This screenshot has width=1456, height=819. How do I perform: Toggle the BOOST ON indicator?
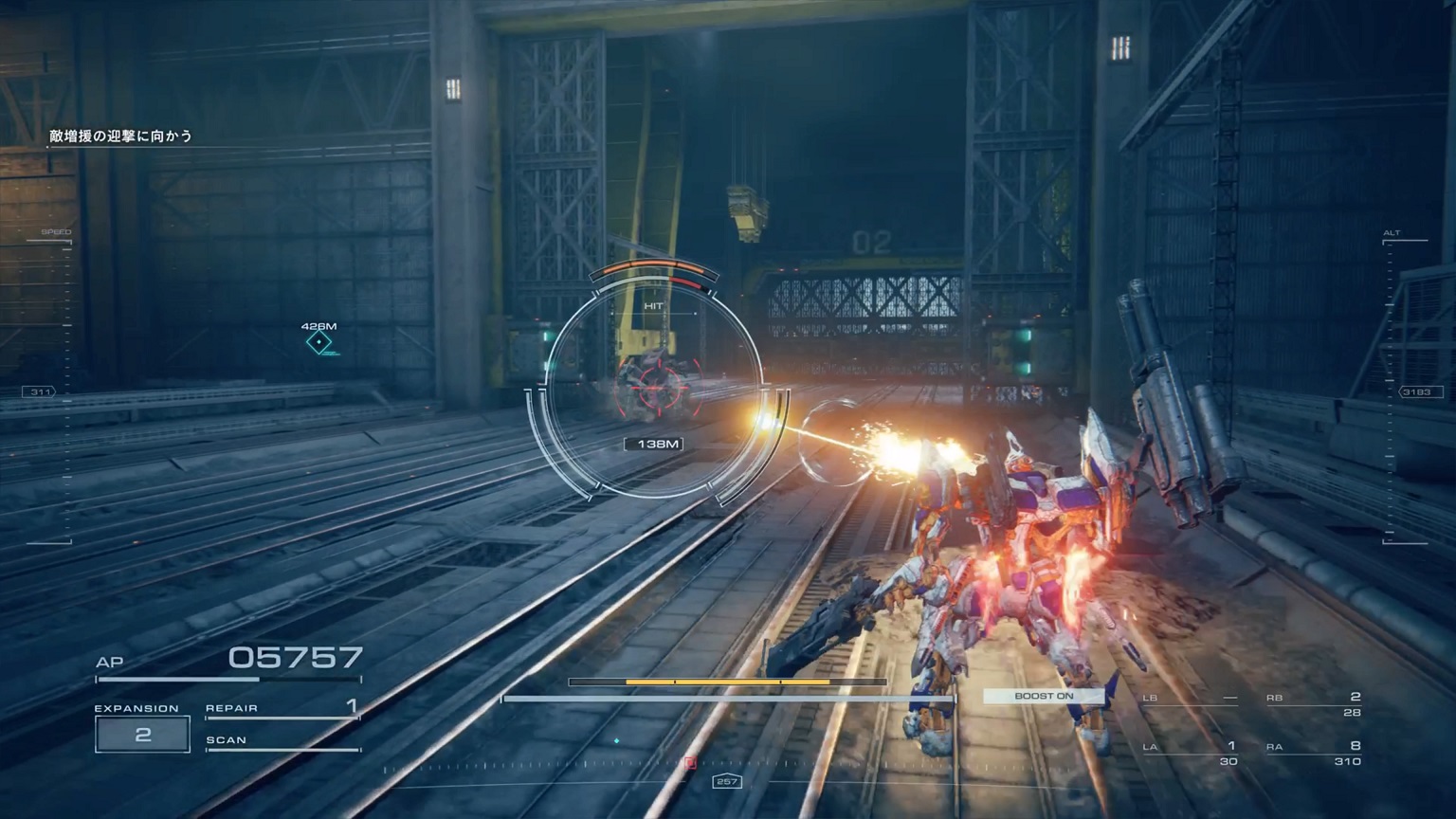[x=1044, y=696]
